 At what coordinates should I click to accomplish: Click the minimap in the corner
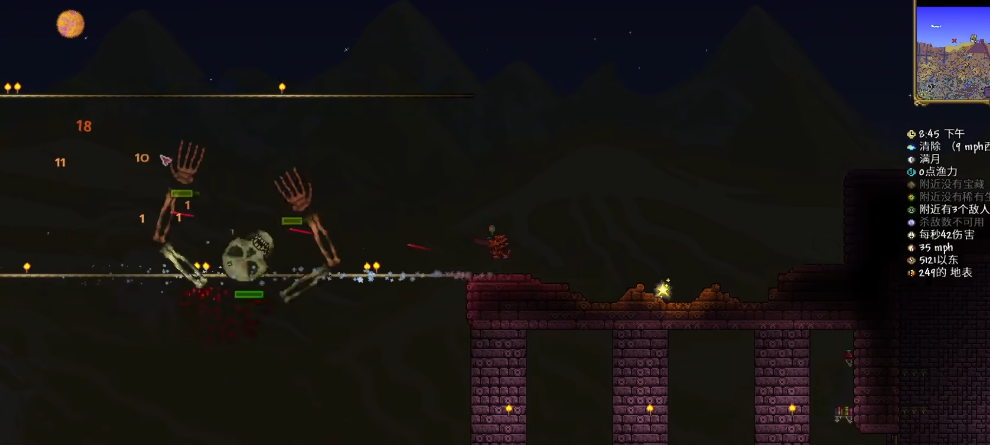point(953,52)
